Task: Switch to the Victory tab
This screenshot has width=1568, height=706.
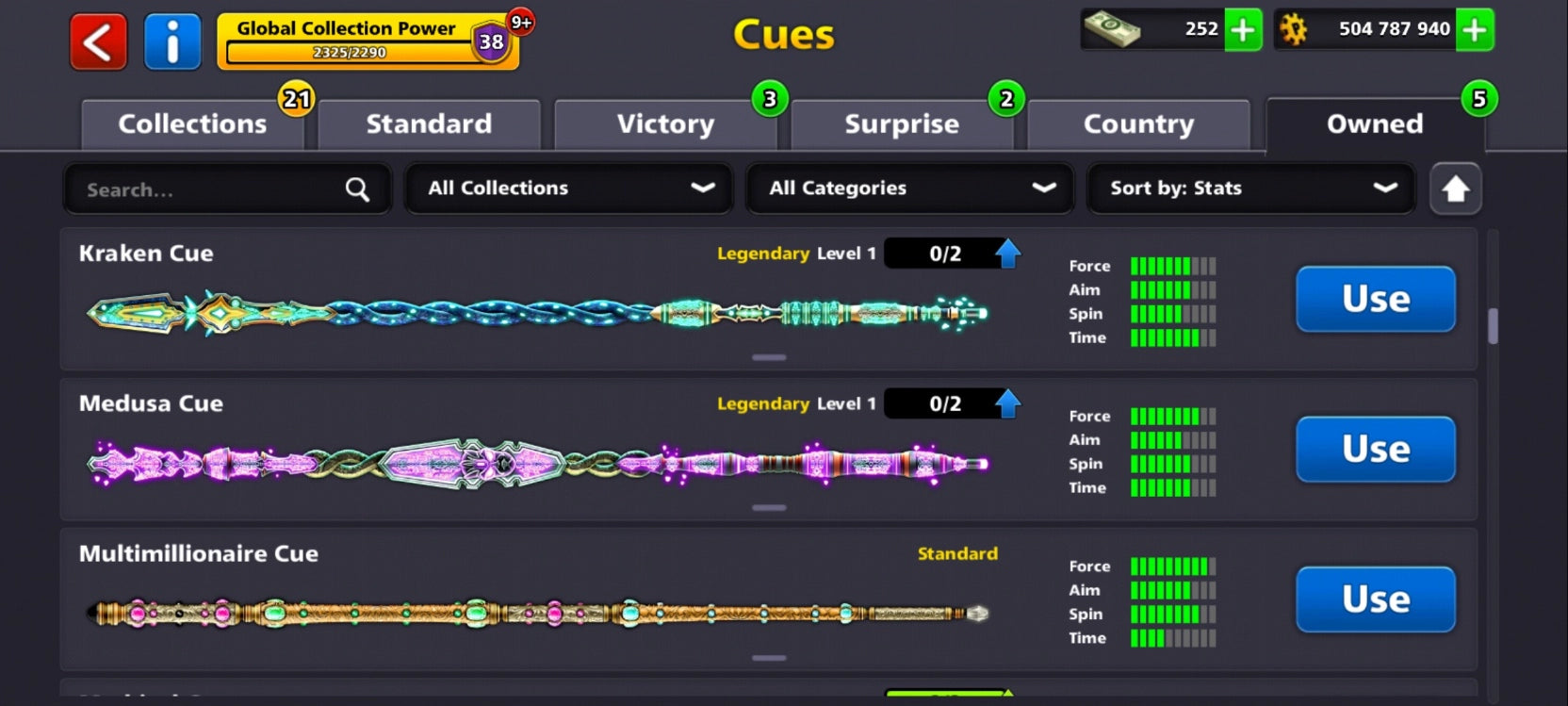Action: point(665,123)
